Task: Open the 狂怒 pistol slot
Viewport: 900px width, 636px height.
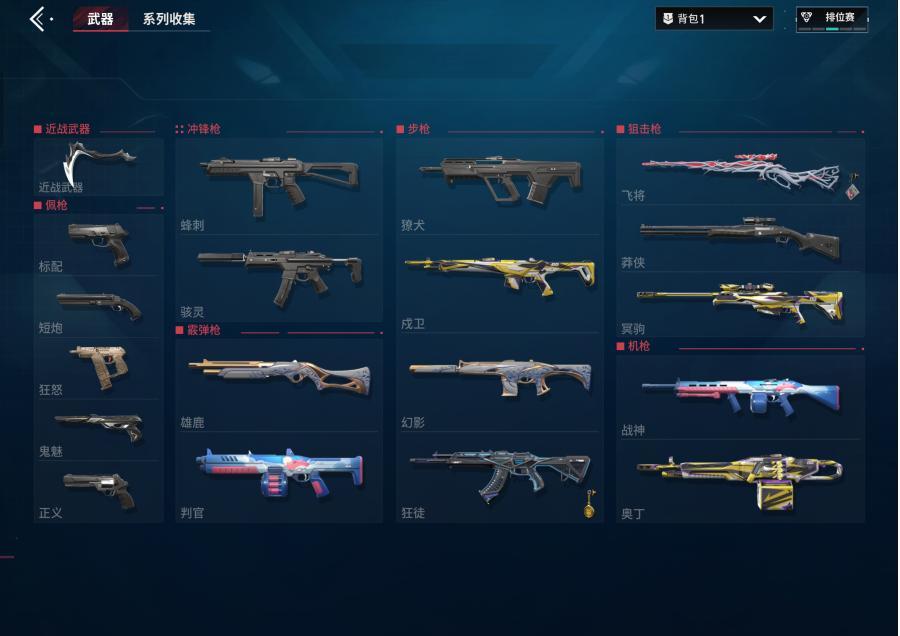Action: click(99, 369)
